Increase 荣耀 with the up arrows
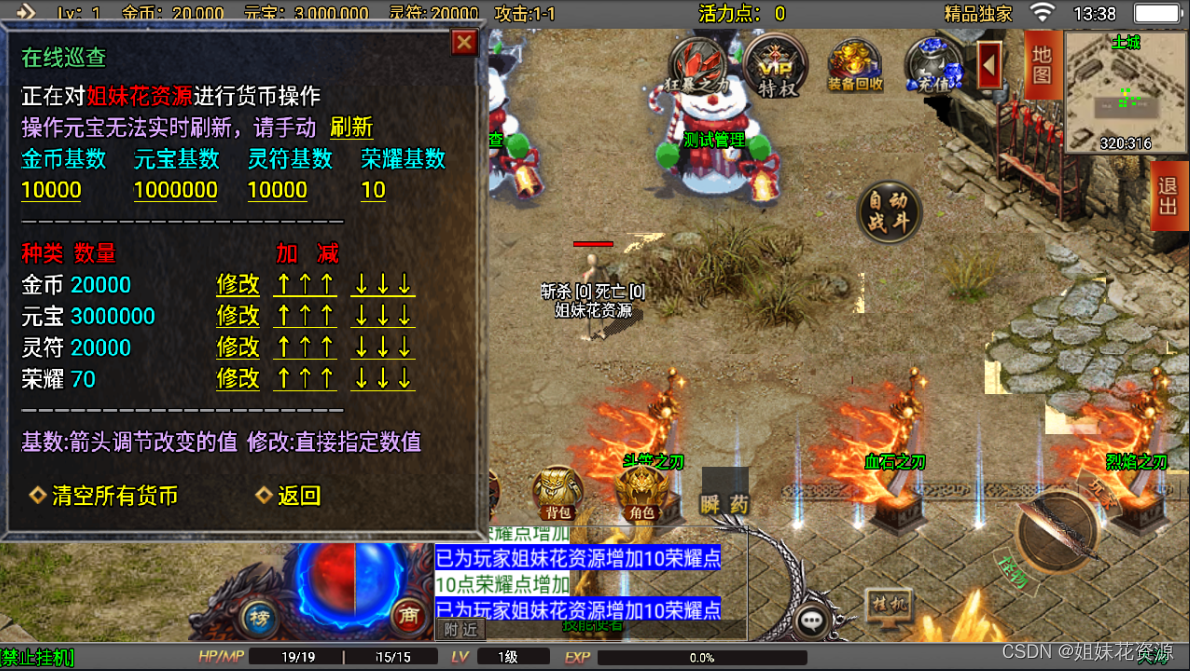This screenshot has width=1190, height=671. 305,379
